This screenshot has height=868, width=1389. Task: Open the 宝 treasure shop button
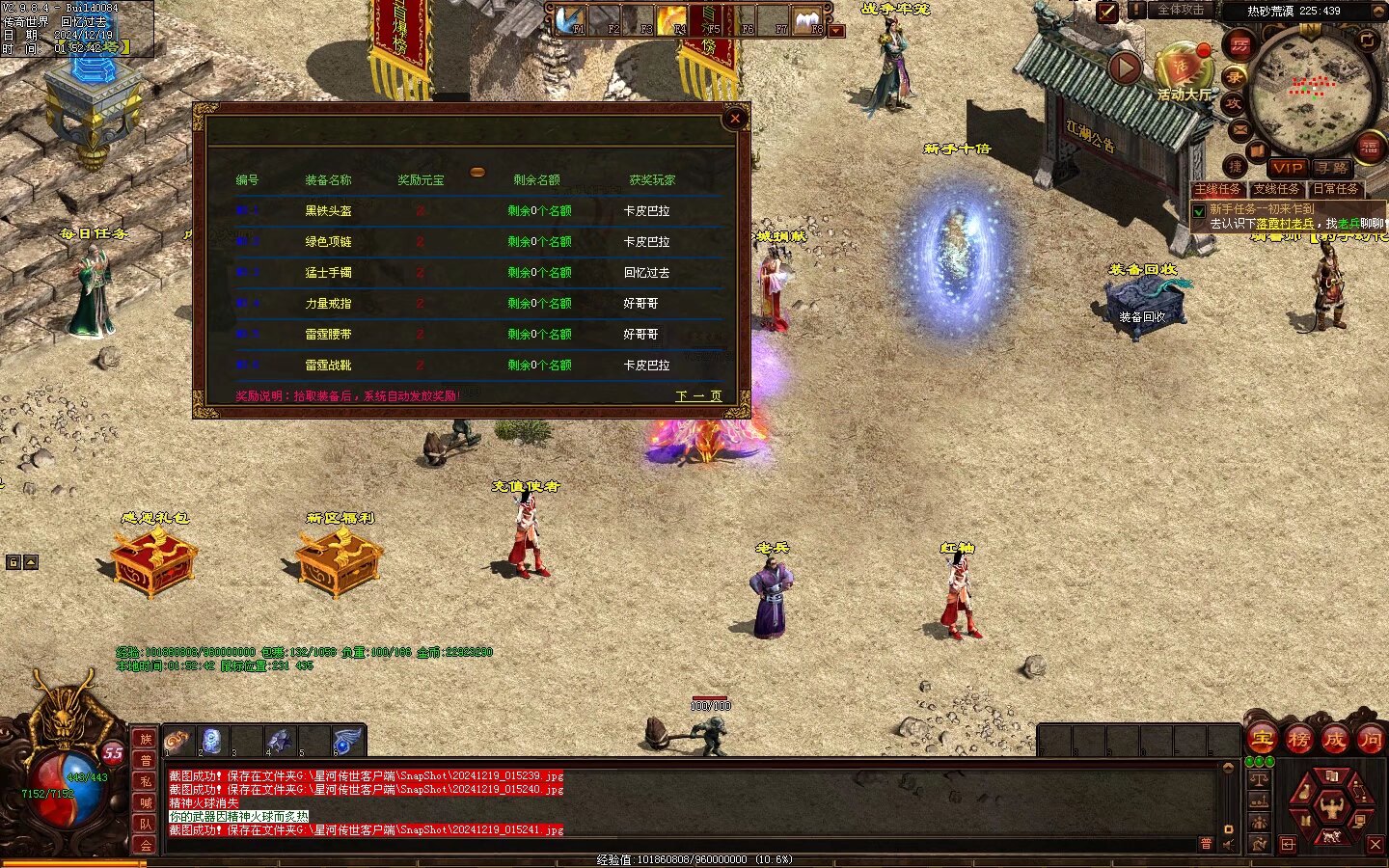click(x=1263, y=740)
